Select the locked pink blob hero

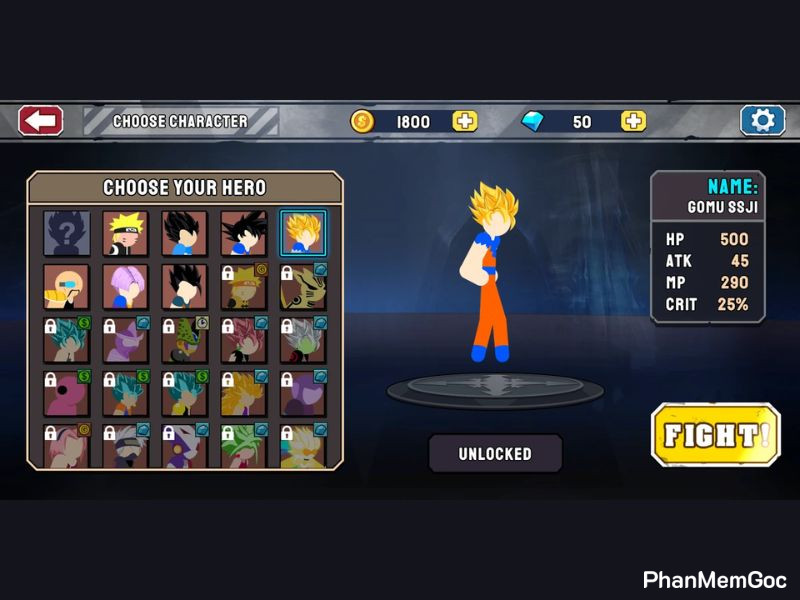pos(67,394)
